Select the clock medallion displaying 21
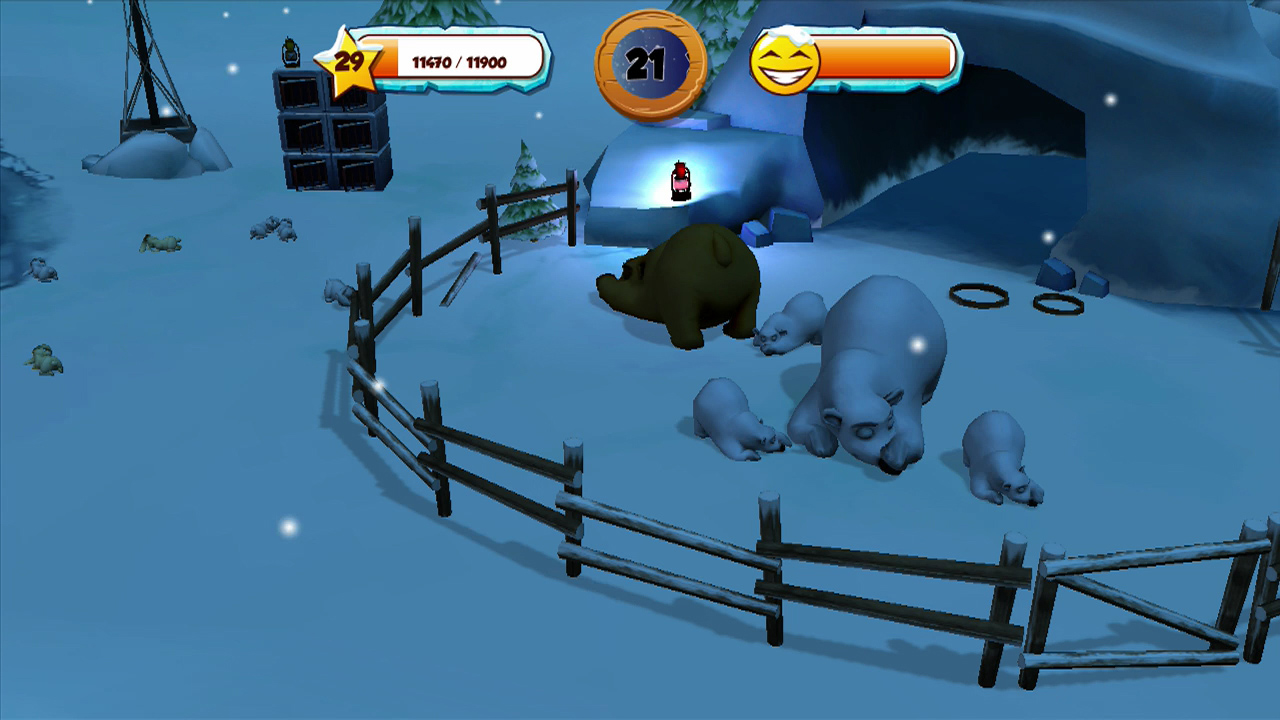1280x720 pixels. tap(651, 62)
